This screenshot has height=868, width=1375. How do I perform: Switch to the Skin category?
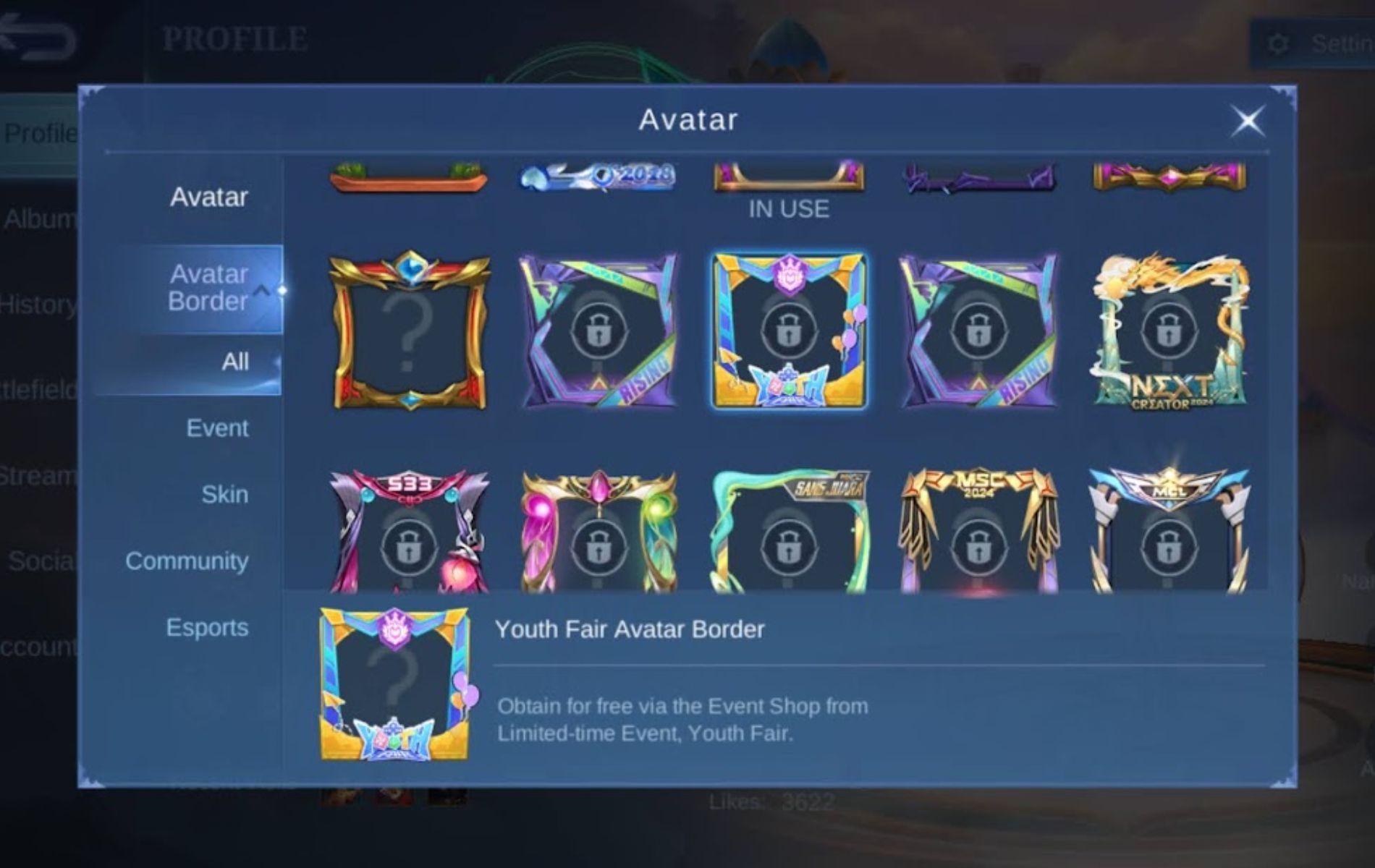(225, 495)
